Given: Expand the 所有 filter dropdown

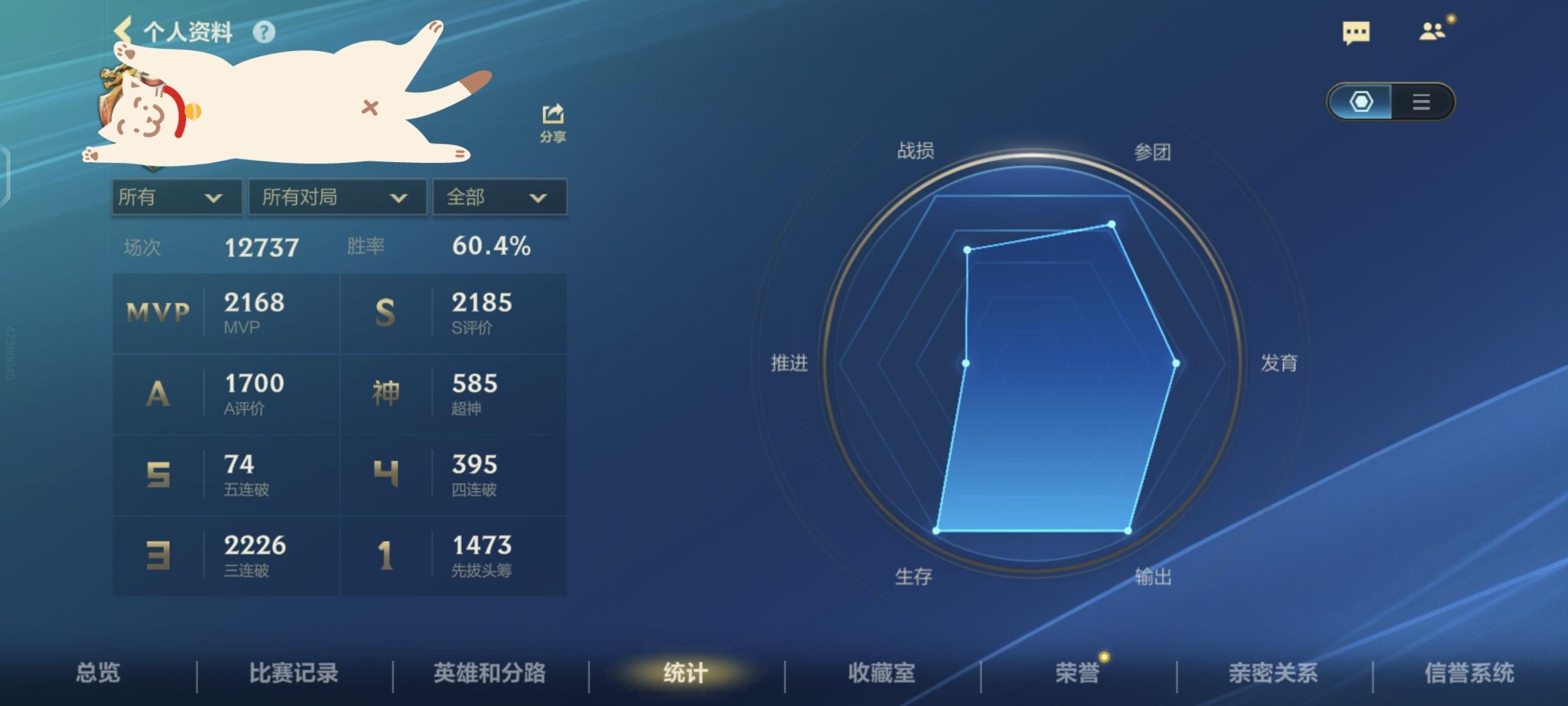Looking at the screenshot, I should (x=175, y=197).
